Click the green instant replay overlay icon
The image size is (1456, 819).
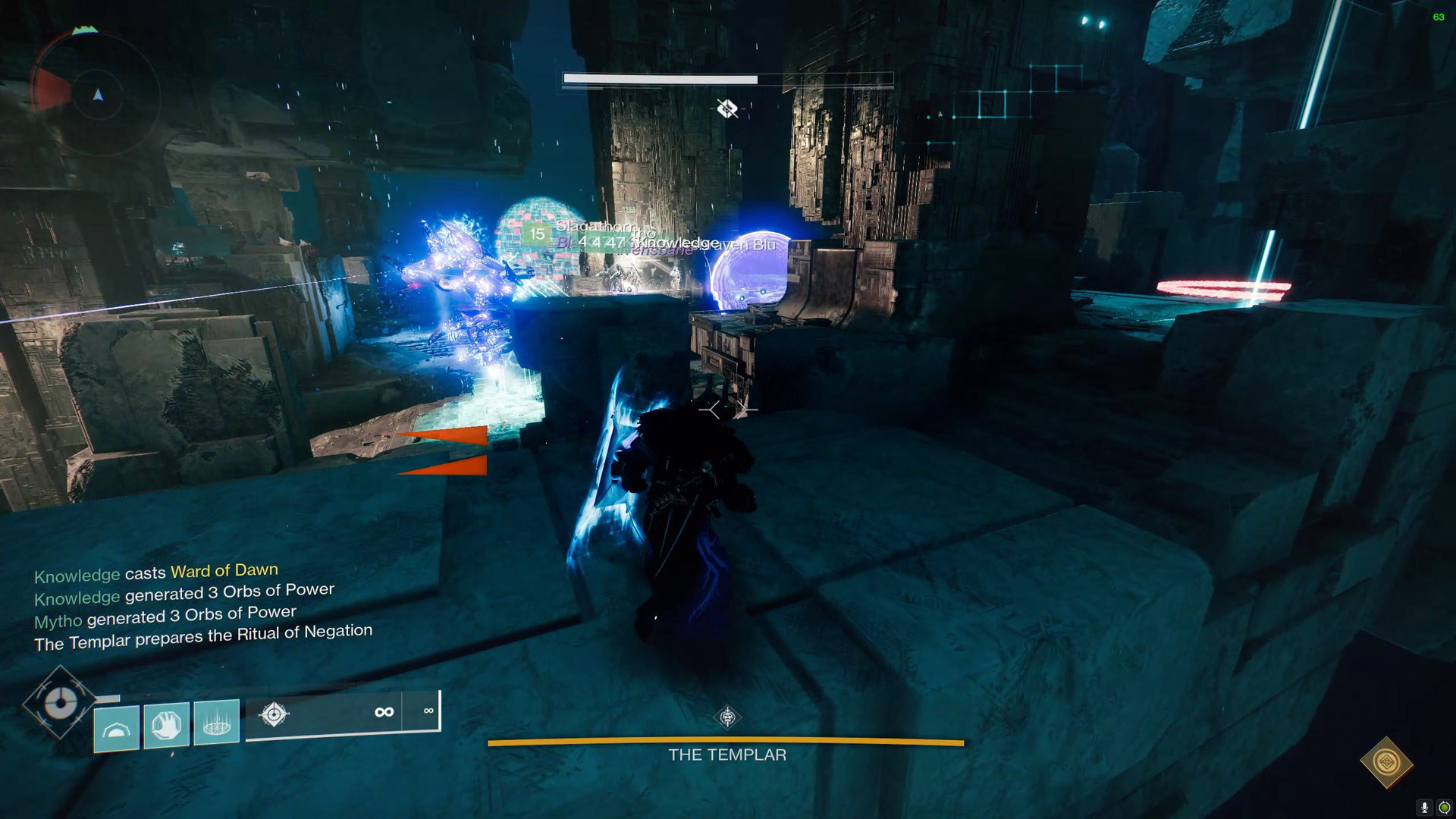pos(1444,808)
